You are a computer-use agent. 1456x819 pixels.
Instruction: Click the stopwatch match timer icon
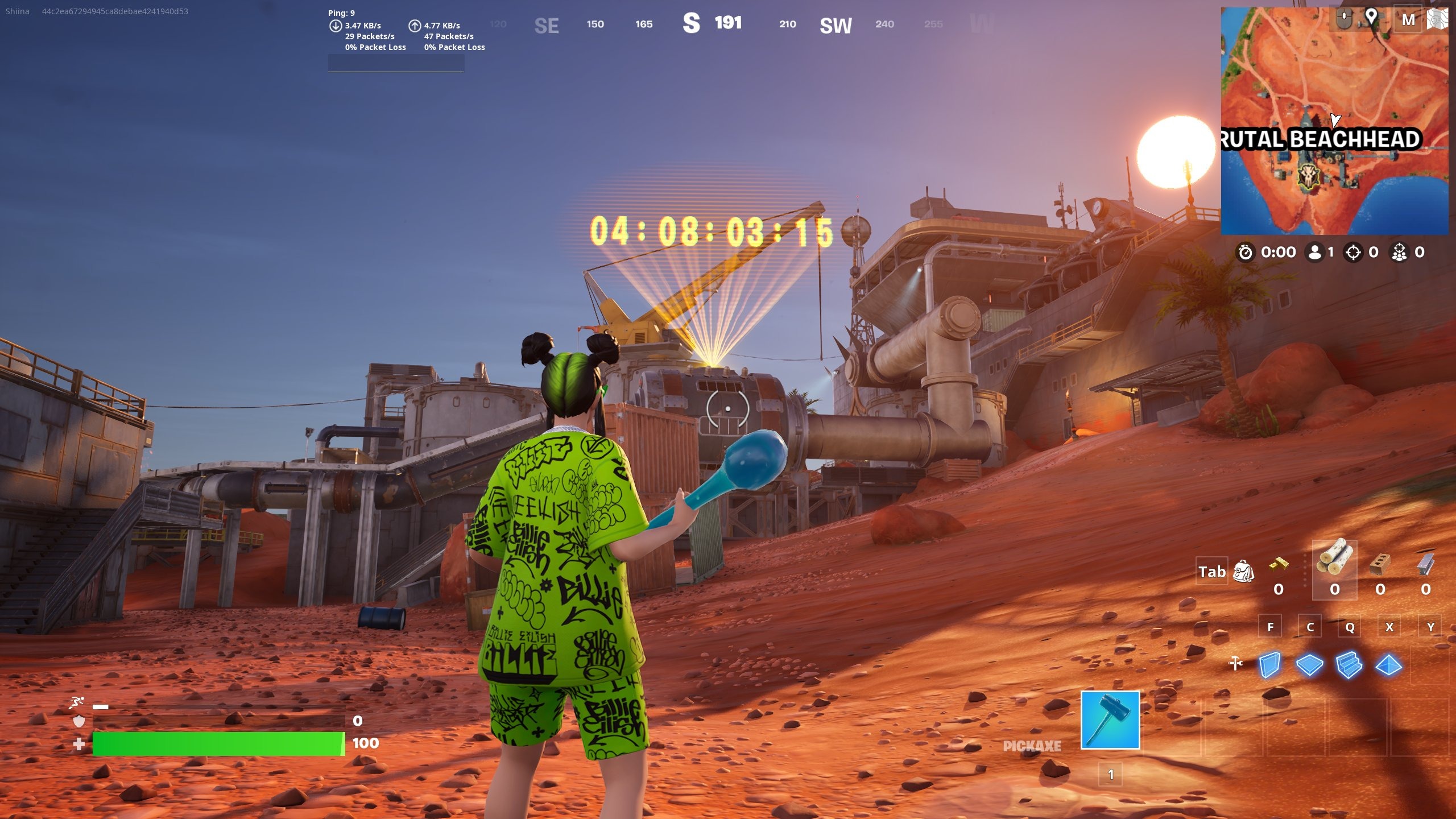(1245, 253)
